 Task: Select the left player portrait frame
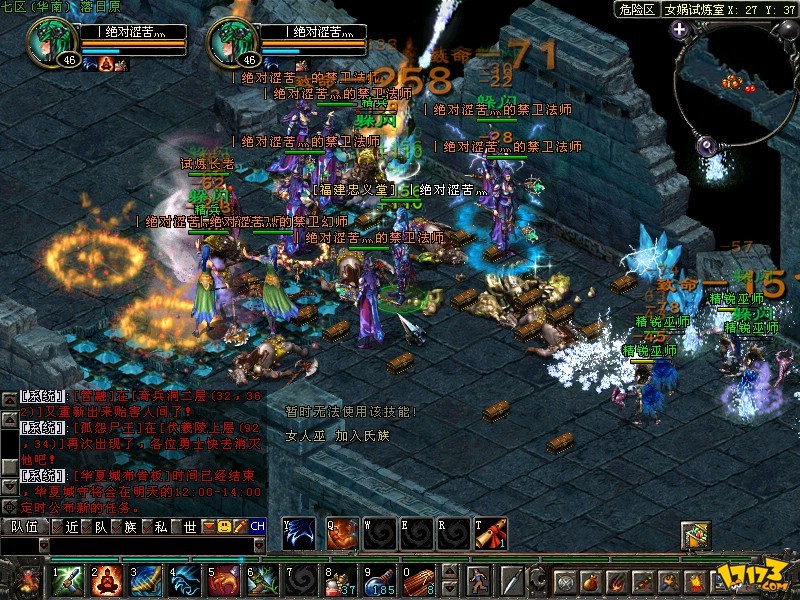pyautogui.click(x=46, y=42)
